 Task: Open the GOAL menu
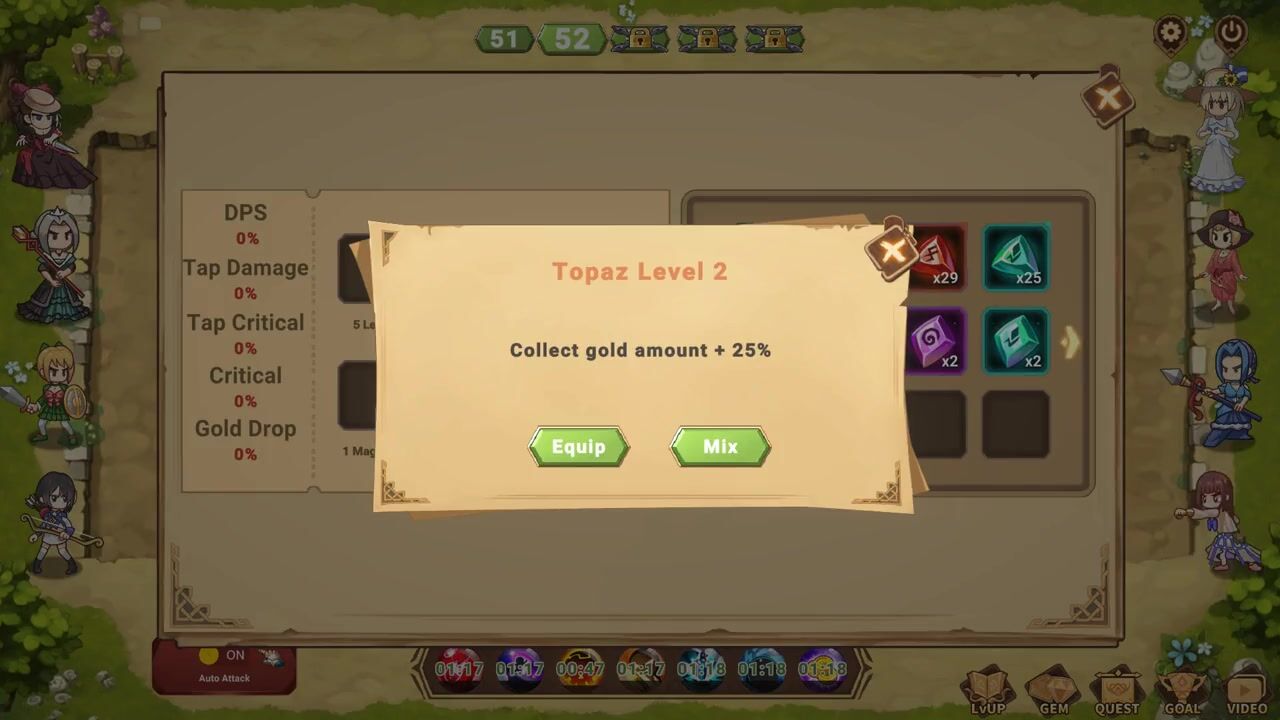point(1181,692)
